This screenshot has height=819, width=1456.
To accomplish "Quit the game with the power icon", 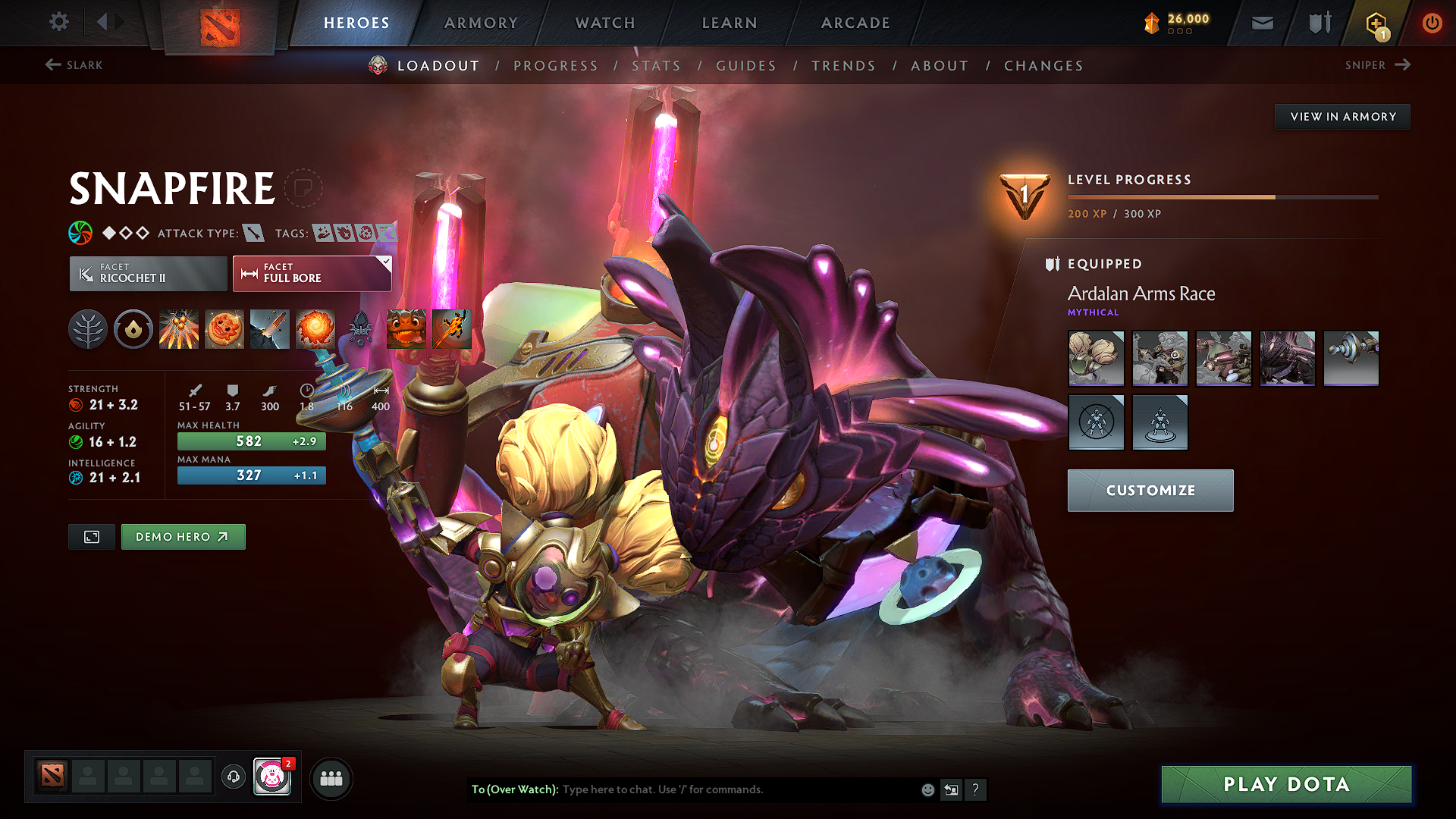I will pos(1432,23).
